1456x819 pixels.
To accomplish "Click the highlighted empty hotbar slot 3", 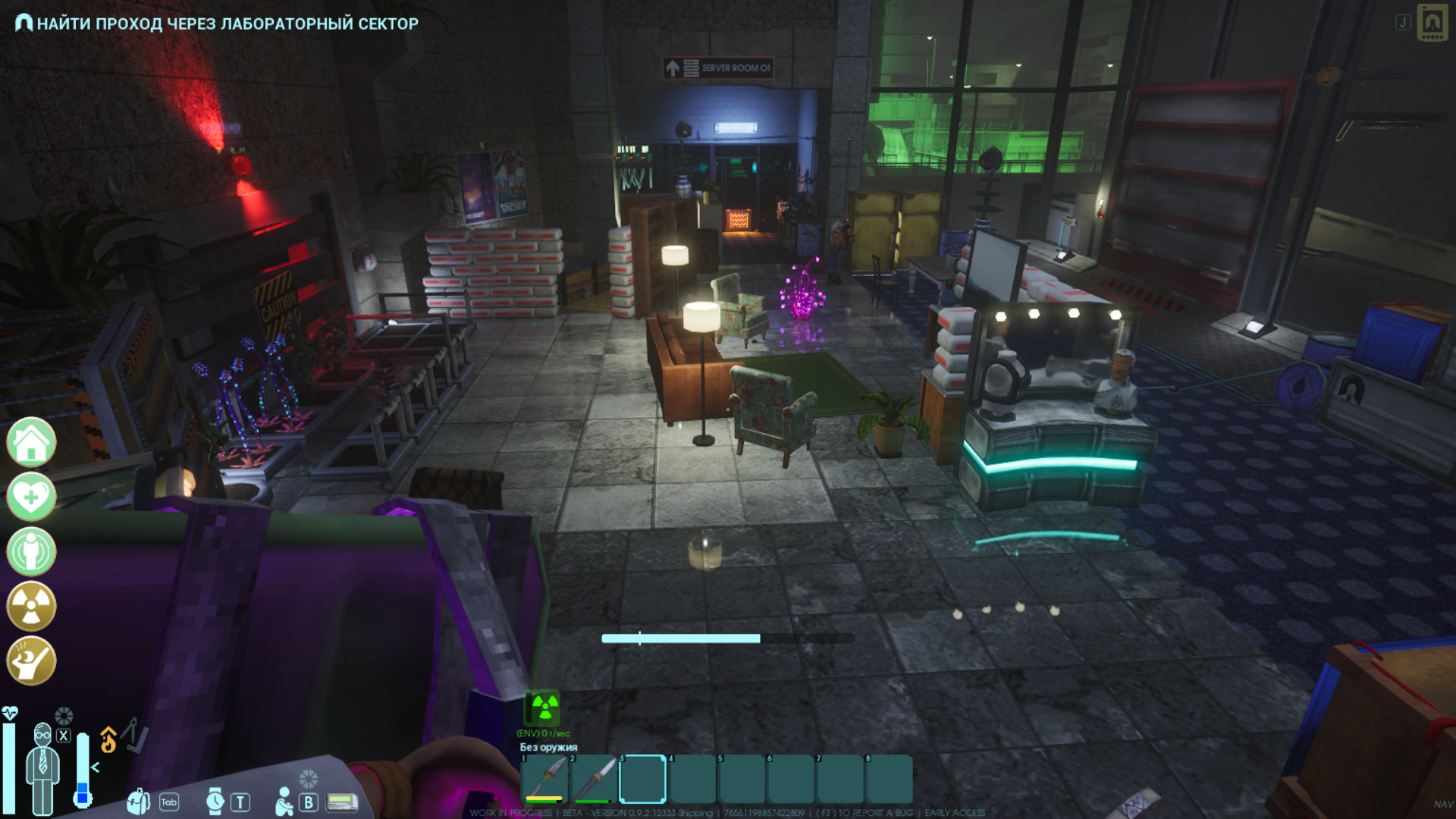I will (642, 779).
